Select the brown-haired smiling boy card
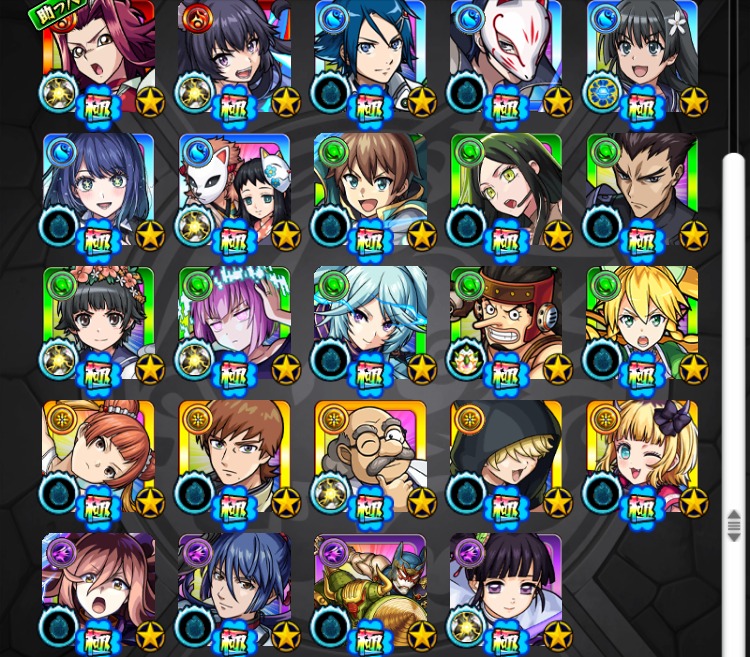This screenshot has height=657, width=750. point(370,190)
